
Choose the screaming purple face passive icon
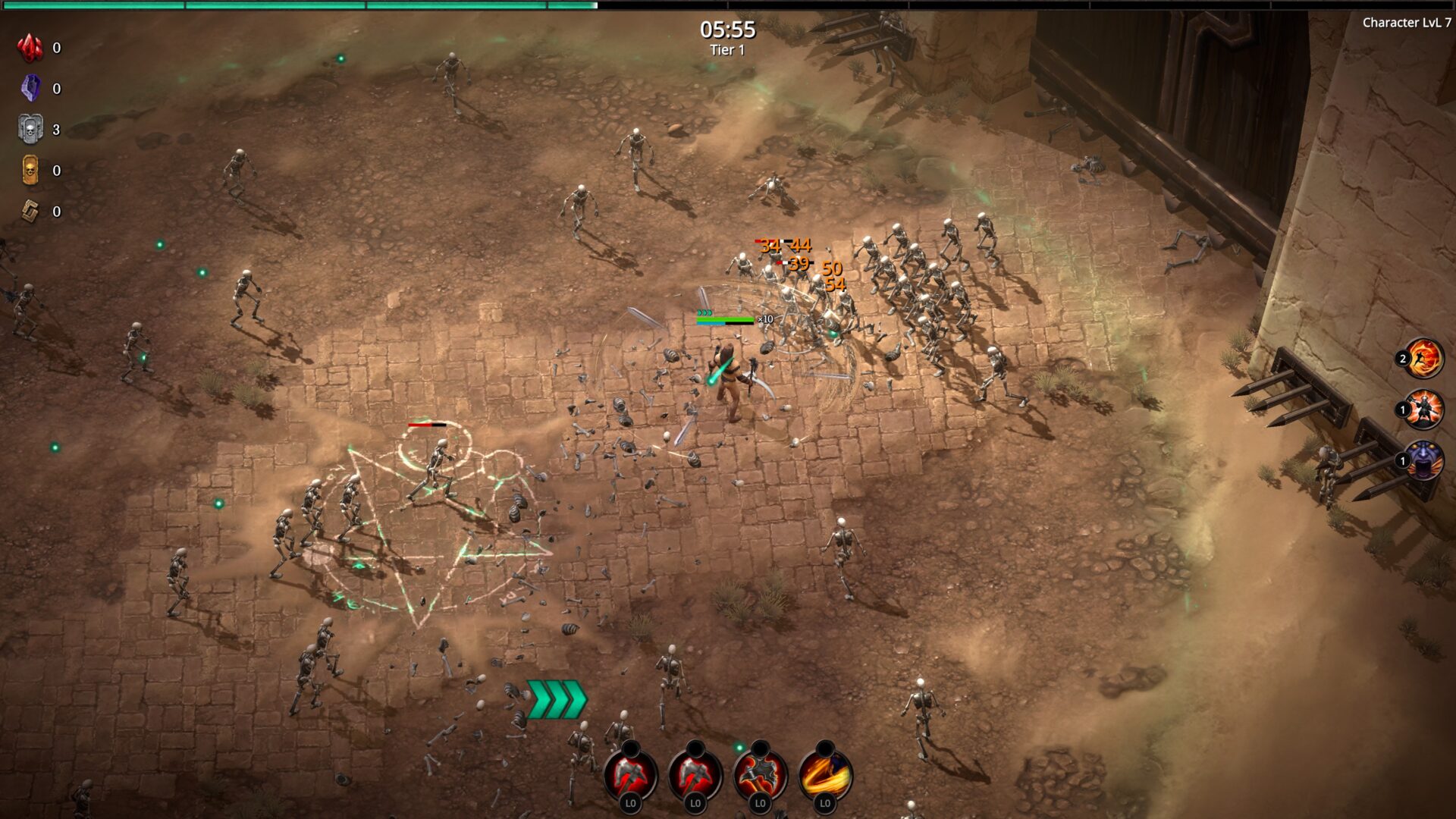pyautogui.click(x=1423, y=460)
